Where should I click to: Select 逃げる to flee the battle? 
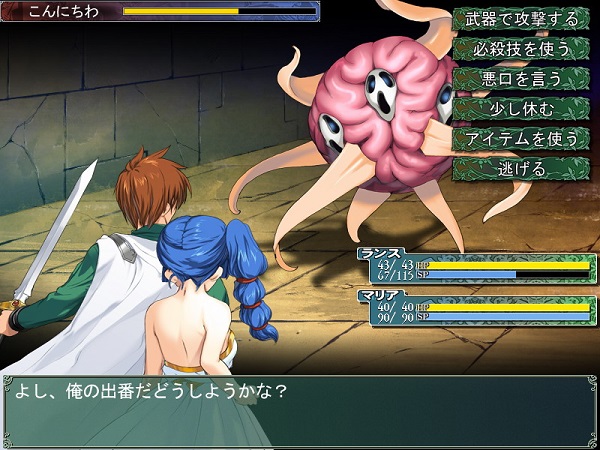(x=521, y=168)
